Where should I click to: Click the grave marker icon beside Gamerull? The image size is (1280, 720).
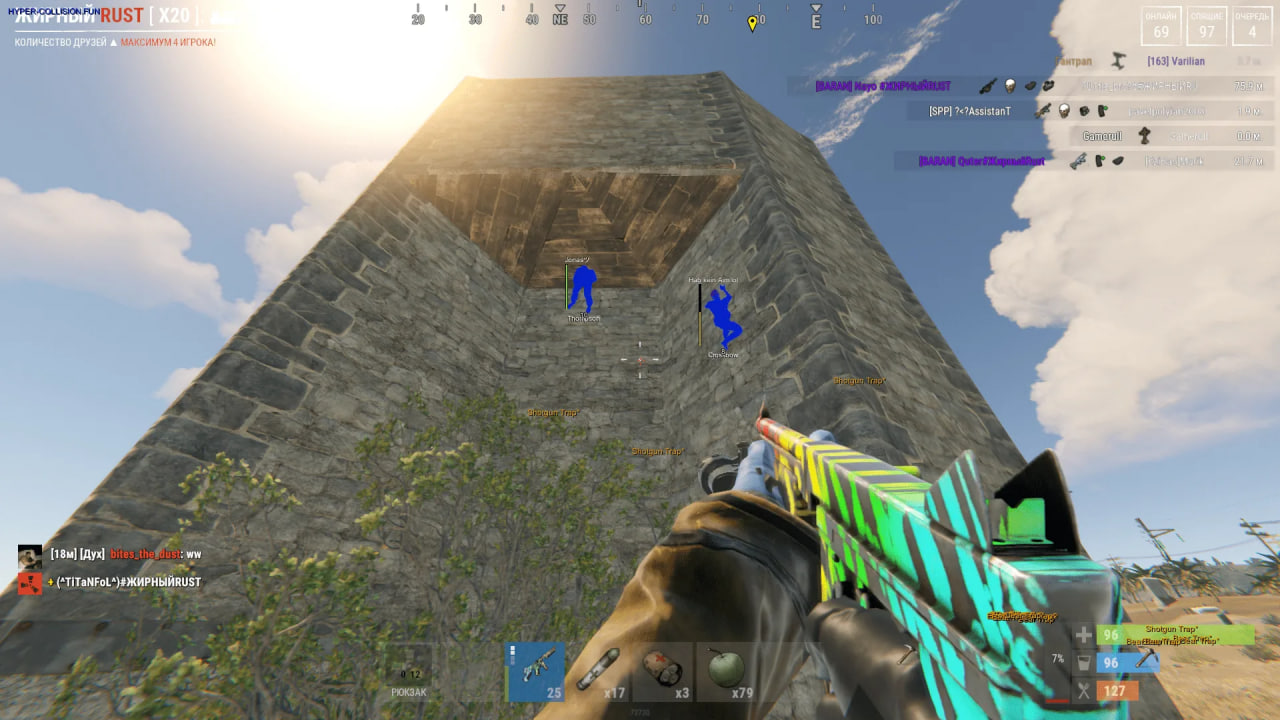1144,136
